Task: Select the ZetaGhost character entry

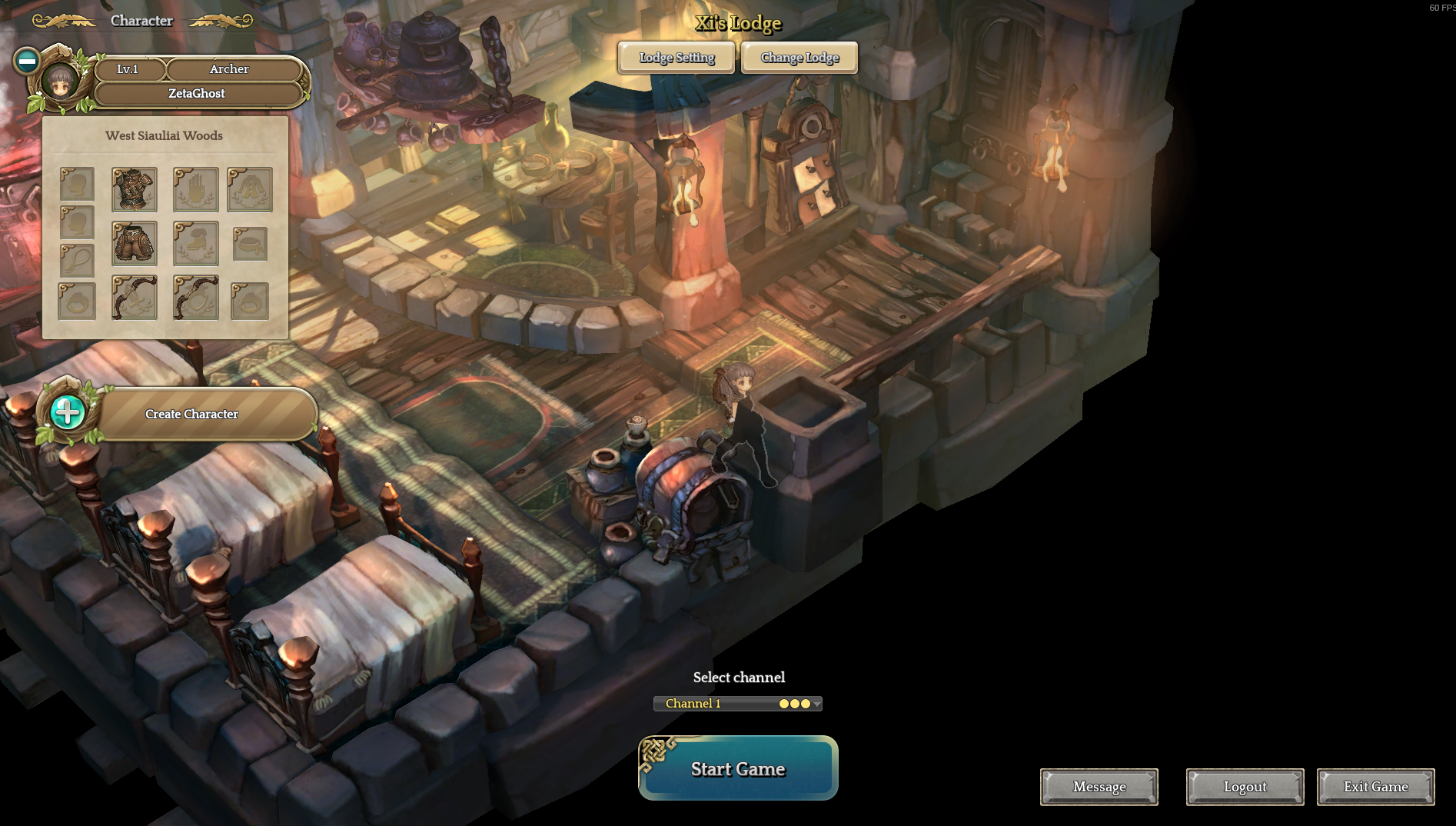Action: coord(197,93)
